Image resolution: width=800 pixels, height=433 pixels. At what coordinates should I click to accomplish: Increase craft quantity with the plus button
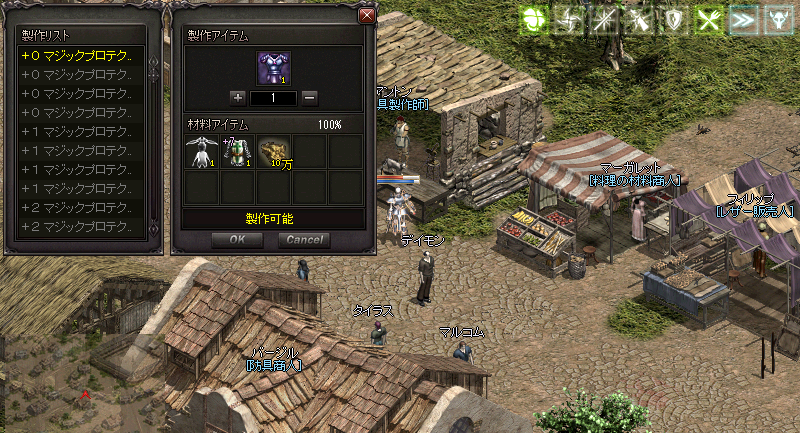[237, 97]
